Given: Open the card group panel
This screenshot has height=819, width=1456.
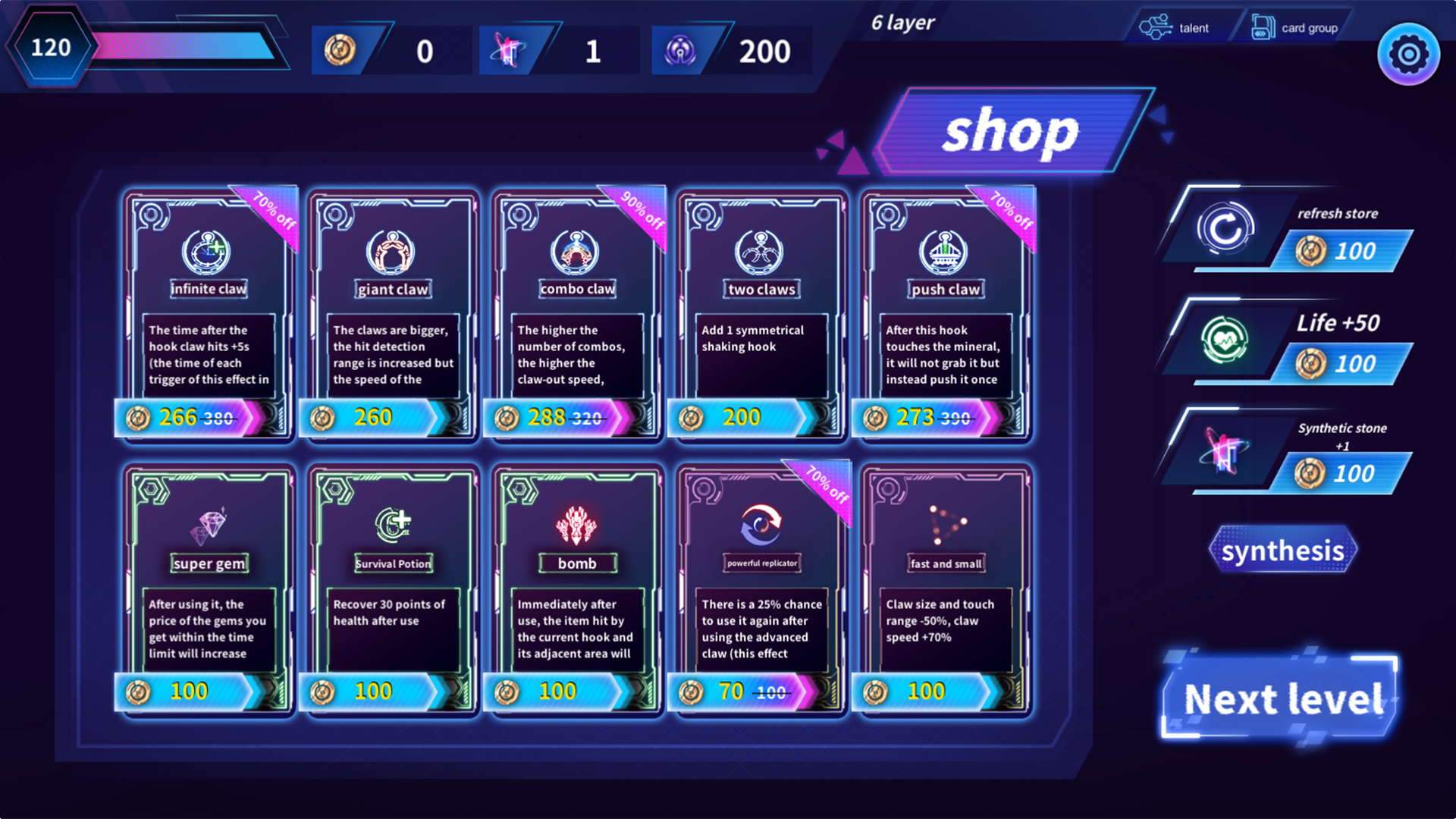Looking at the screenshot, I should [1294, 25].
